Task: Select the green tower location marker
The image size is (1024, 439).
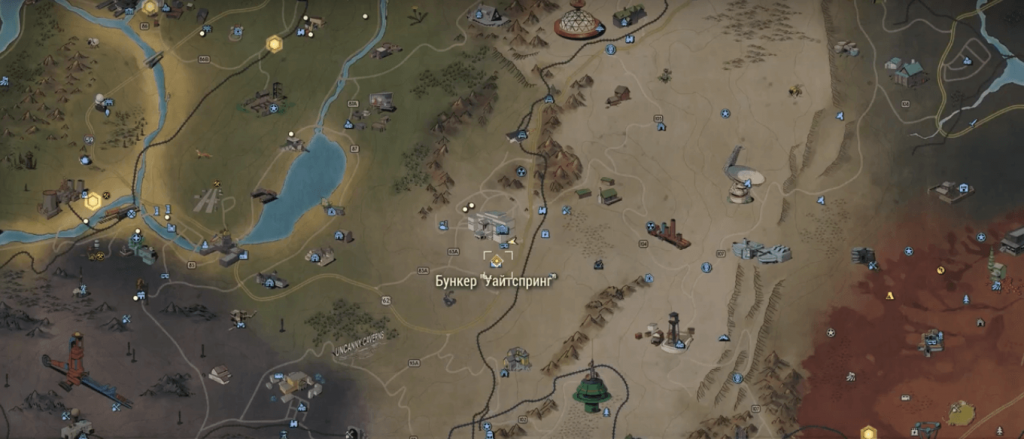Action: coord(591,391)
